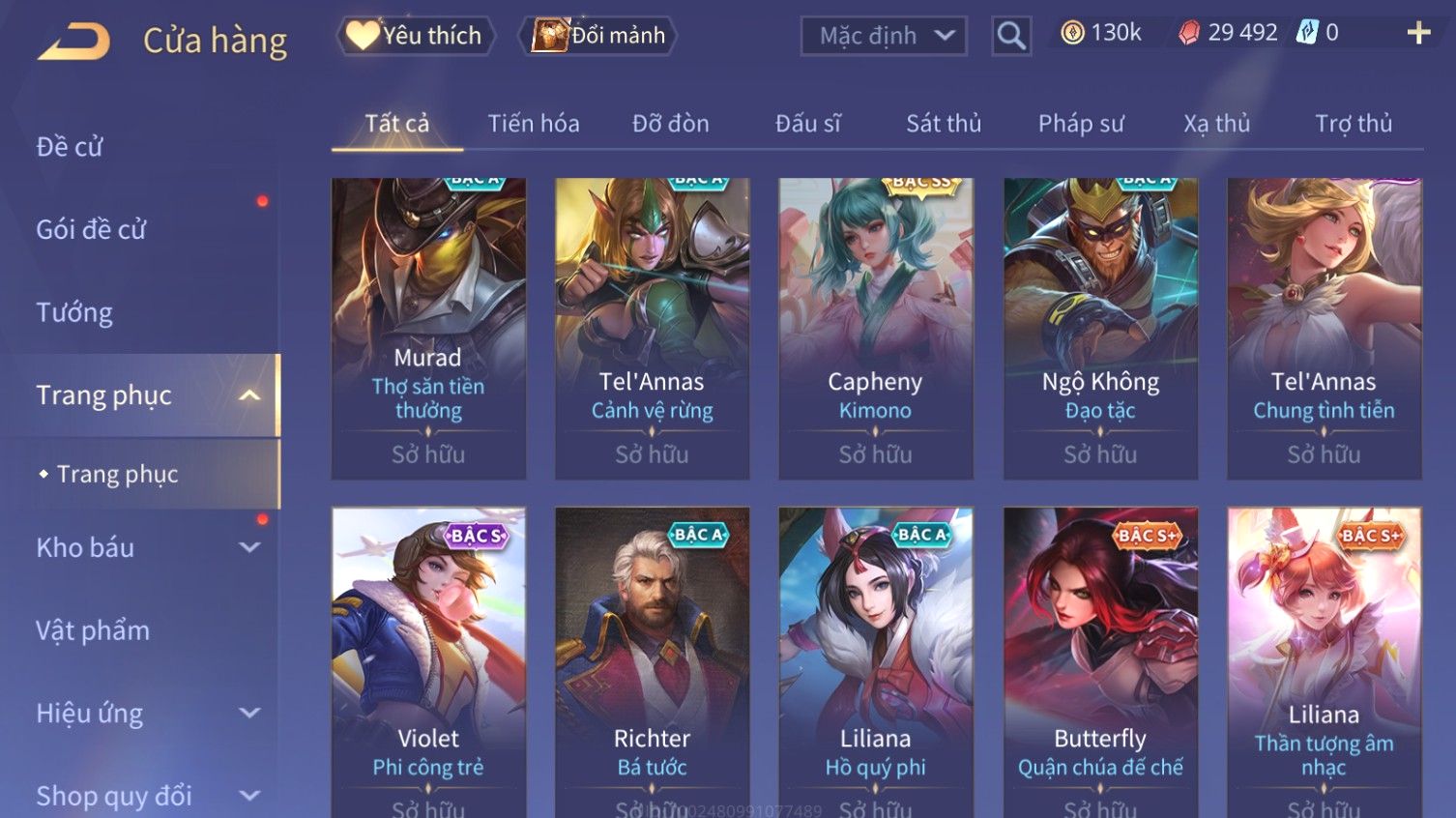Go back using the gold arrow button
The image size is (1456, 818).
[x=73, y=42]
